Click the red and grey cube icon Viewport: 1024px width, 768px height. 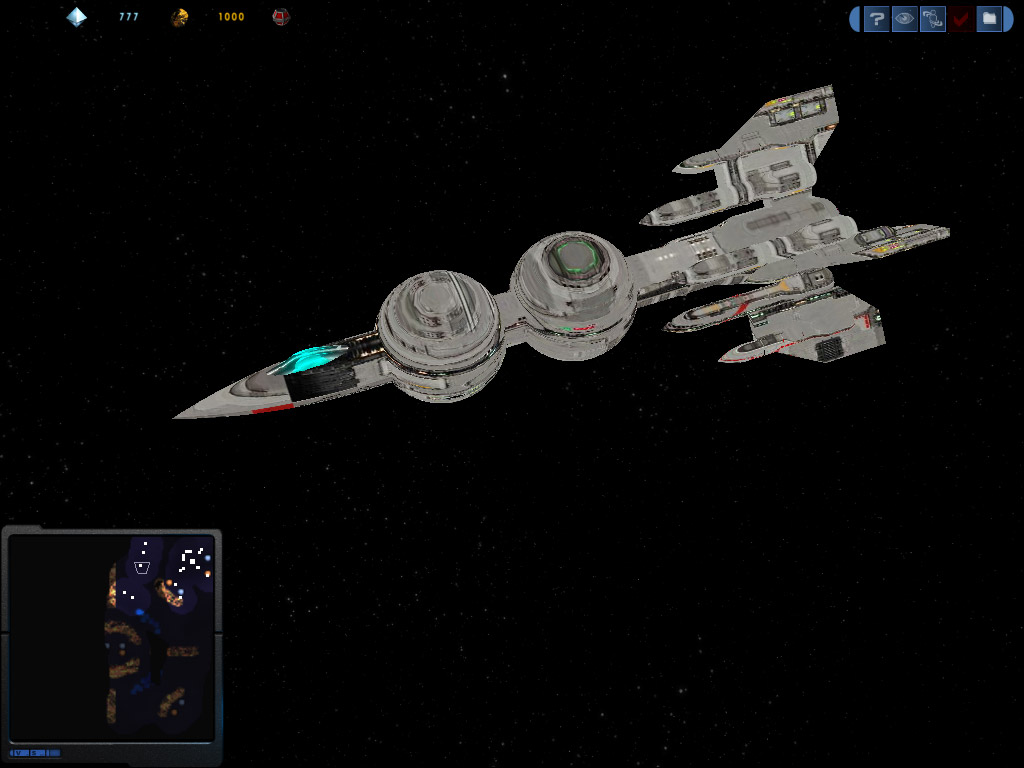[281, 17]
